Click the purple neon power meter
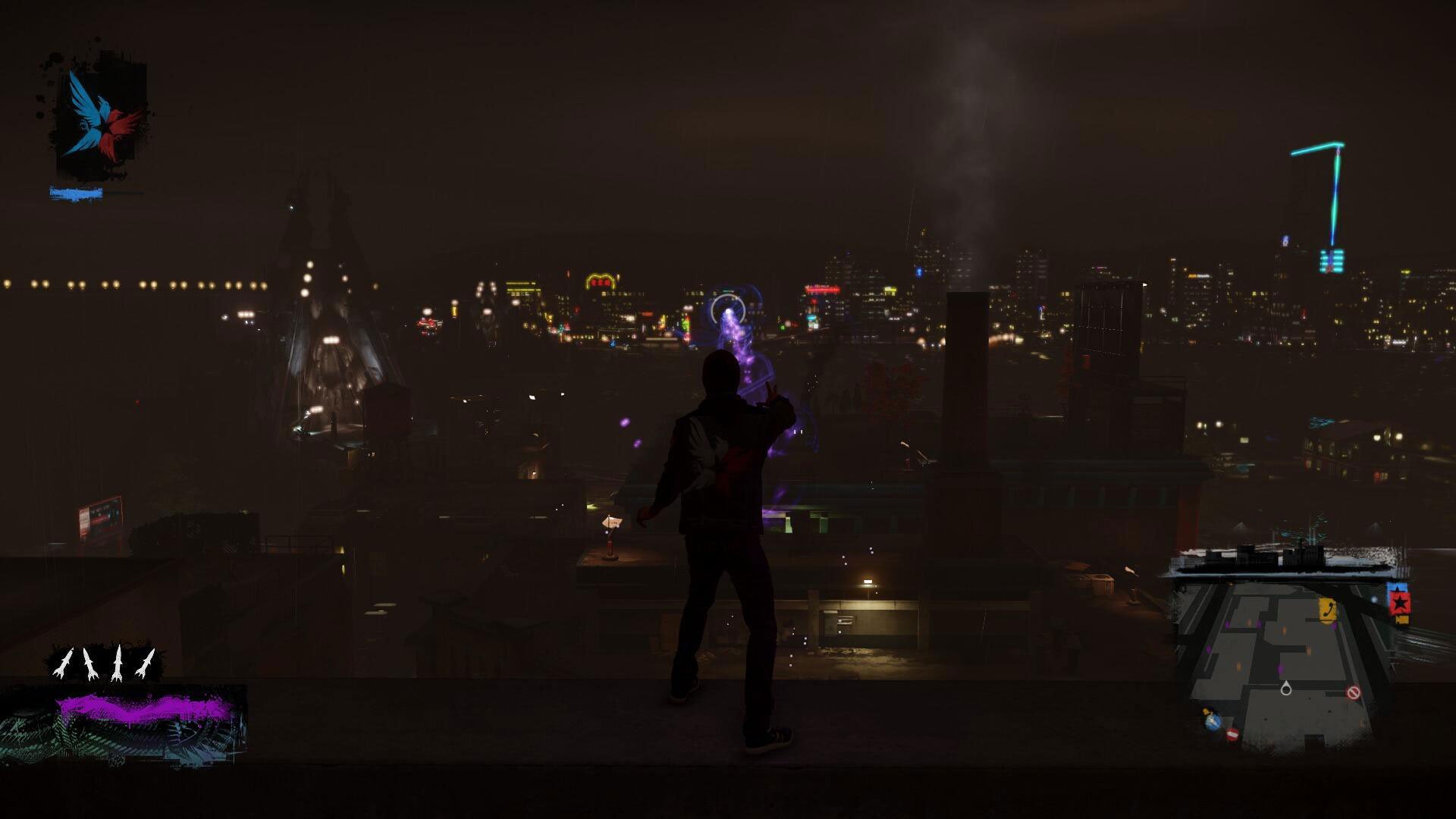 136,708
